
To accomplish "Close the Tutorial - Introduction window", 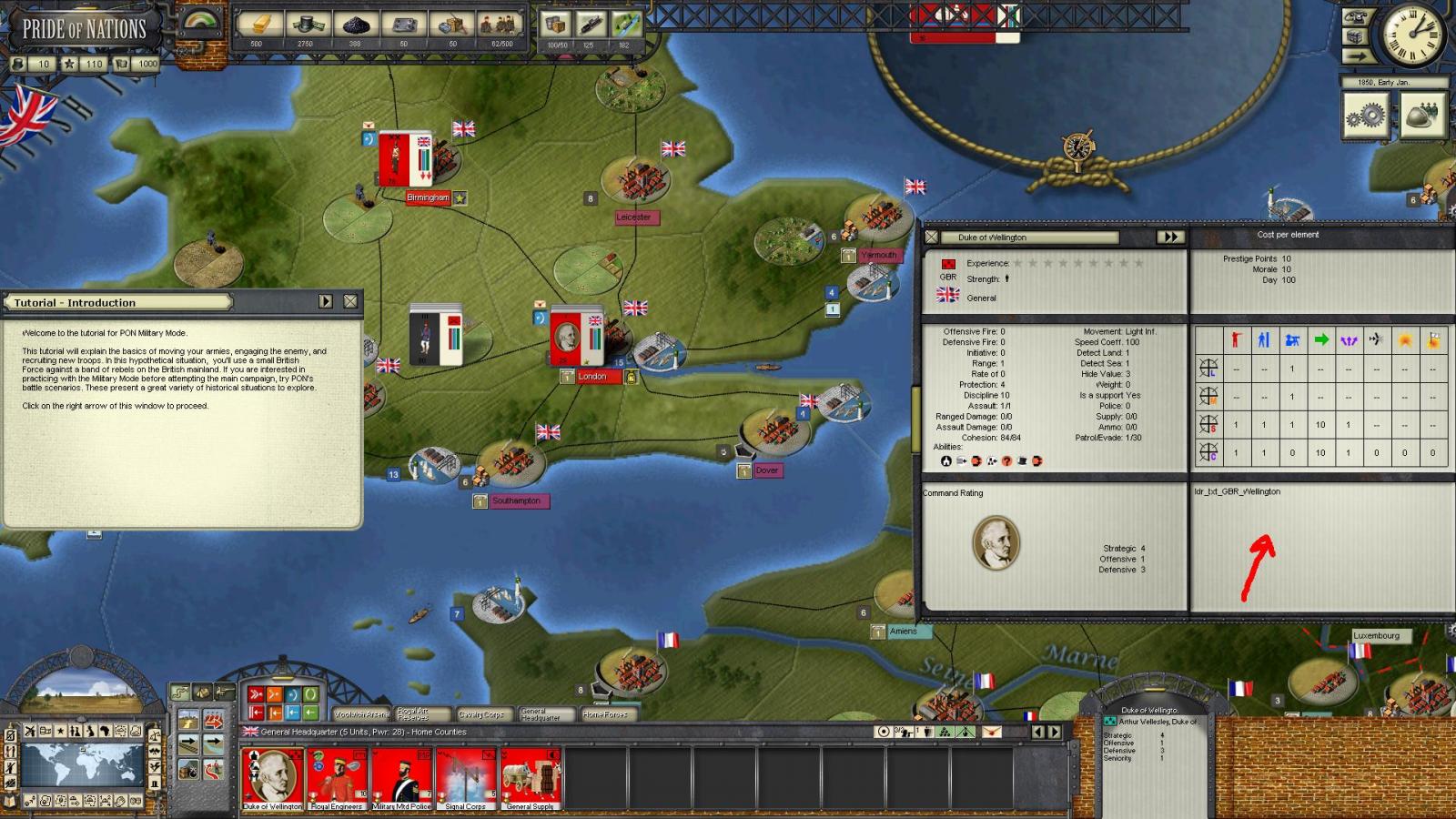I will click(350, 301).
